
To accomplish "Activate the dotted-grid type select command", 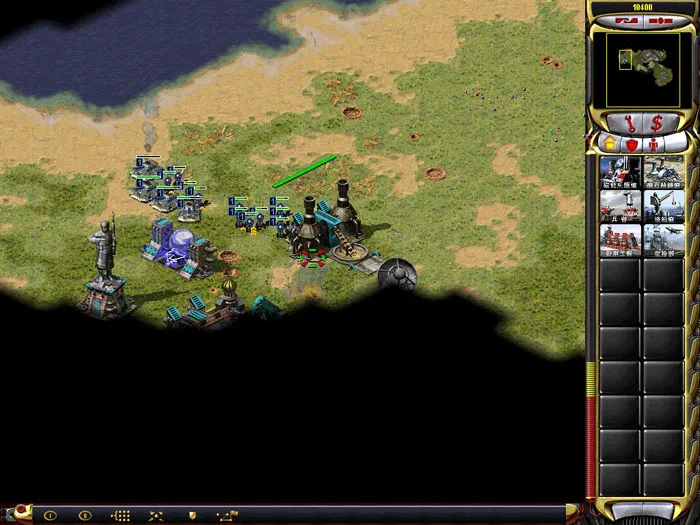I will coord(121,516).
